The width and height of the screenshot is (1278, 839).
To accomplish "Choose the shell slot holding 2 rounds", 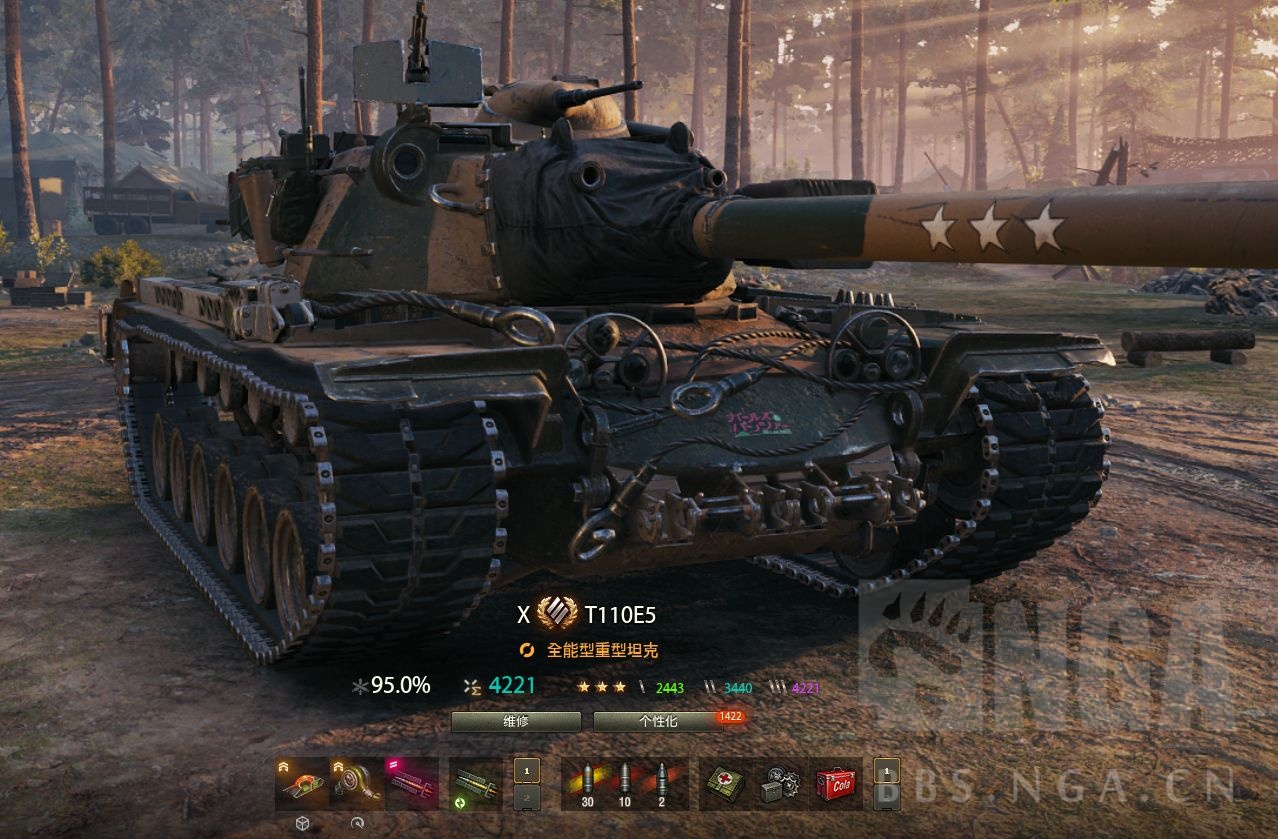I will 662,783.
